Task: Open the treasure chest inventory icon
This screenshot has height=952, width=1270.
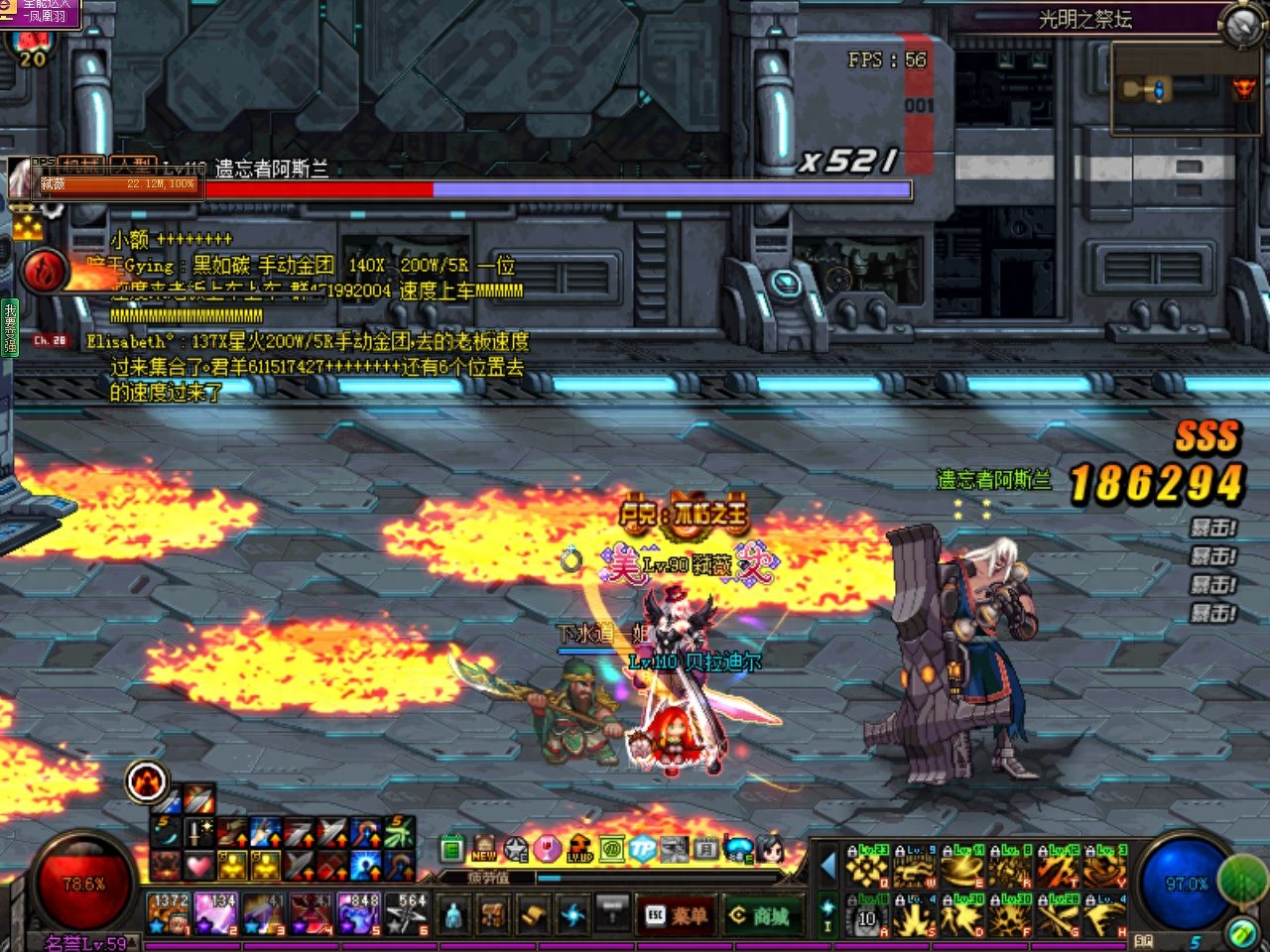Action: pyautogui.click(x=494, y=913)
